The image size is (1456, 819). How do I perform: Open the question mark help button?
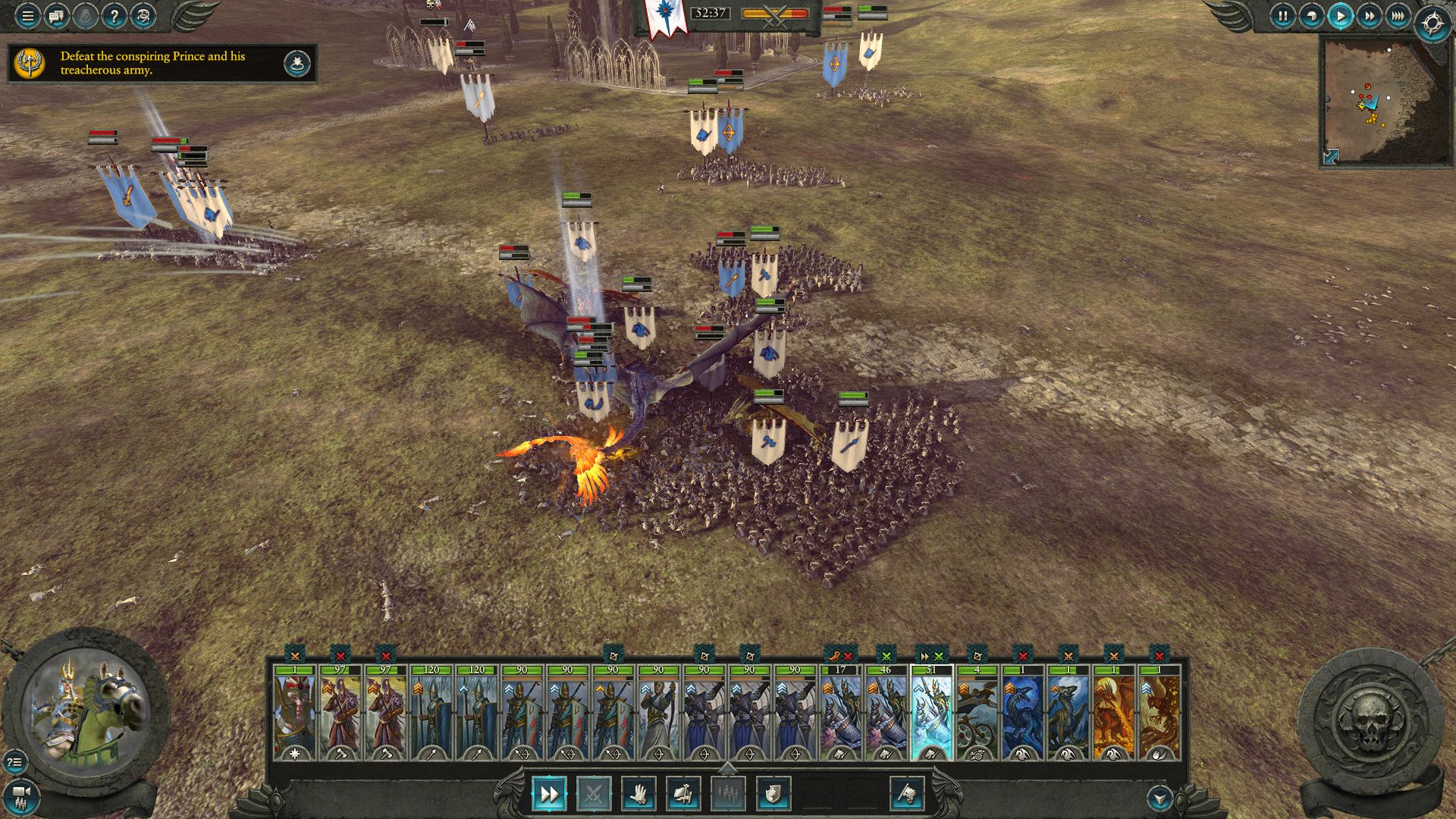point(114,15)
